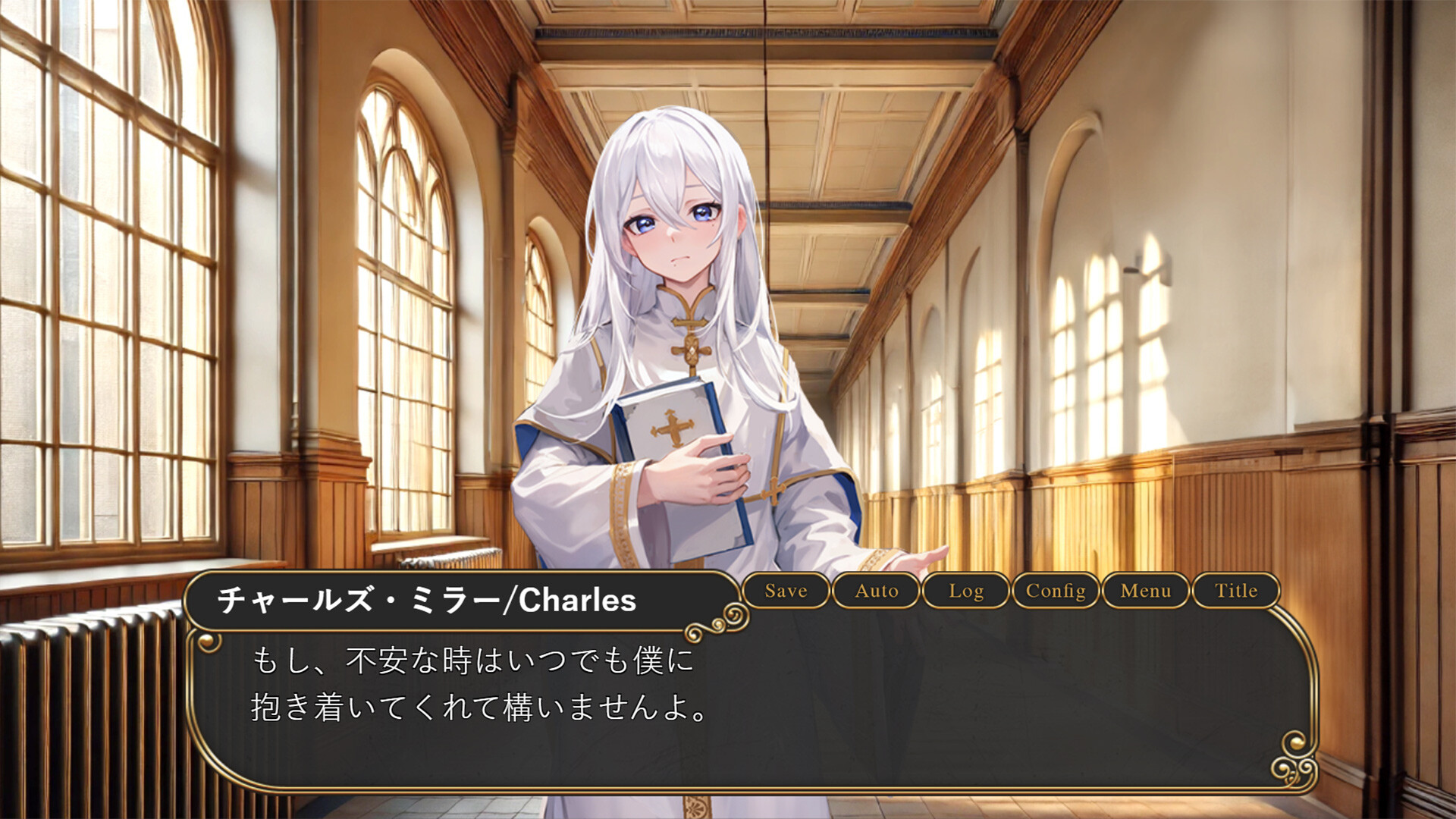The image size is (1456, 819).
Task: Click Title to quit to main menu
Action: point(1236,591)
